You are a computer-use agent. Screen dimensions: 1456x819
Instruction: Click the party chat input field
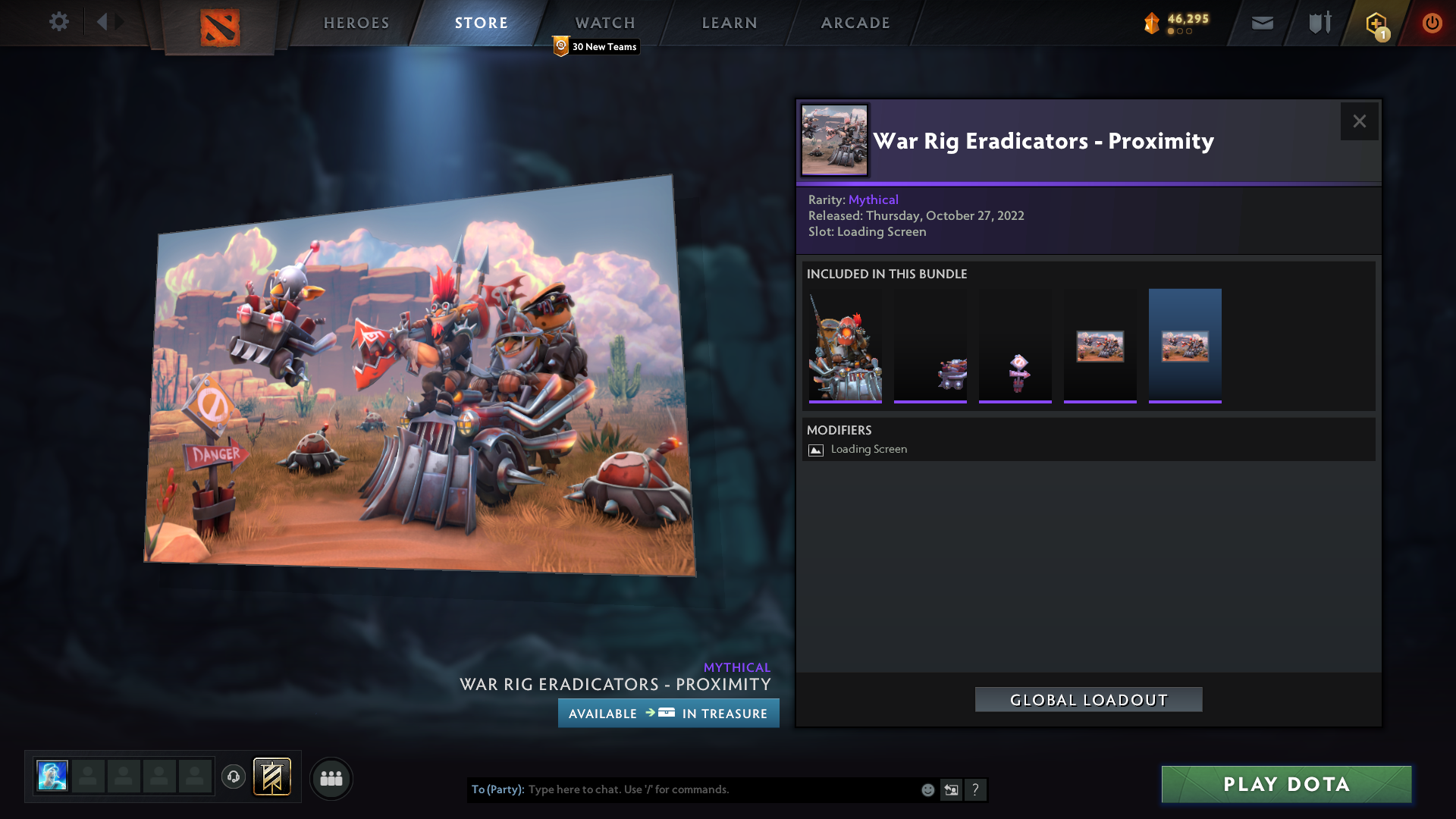tap(682, 789)
